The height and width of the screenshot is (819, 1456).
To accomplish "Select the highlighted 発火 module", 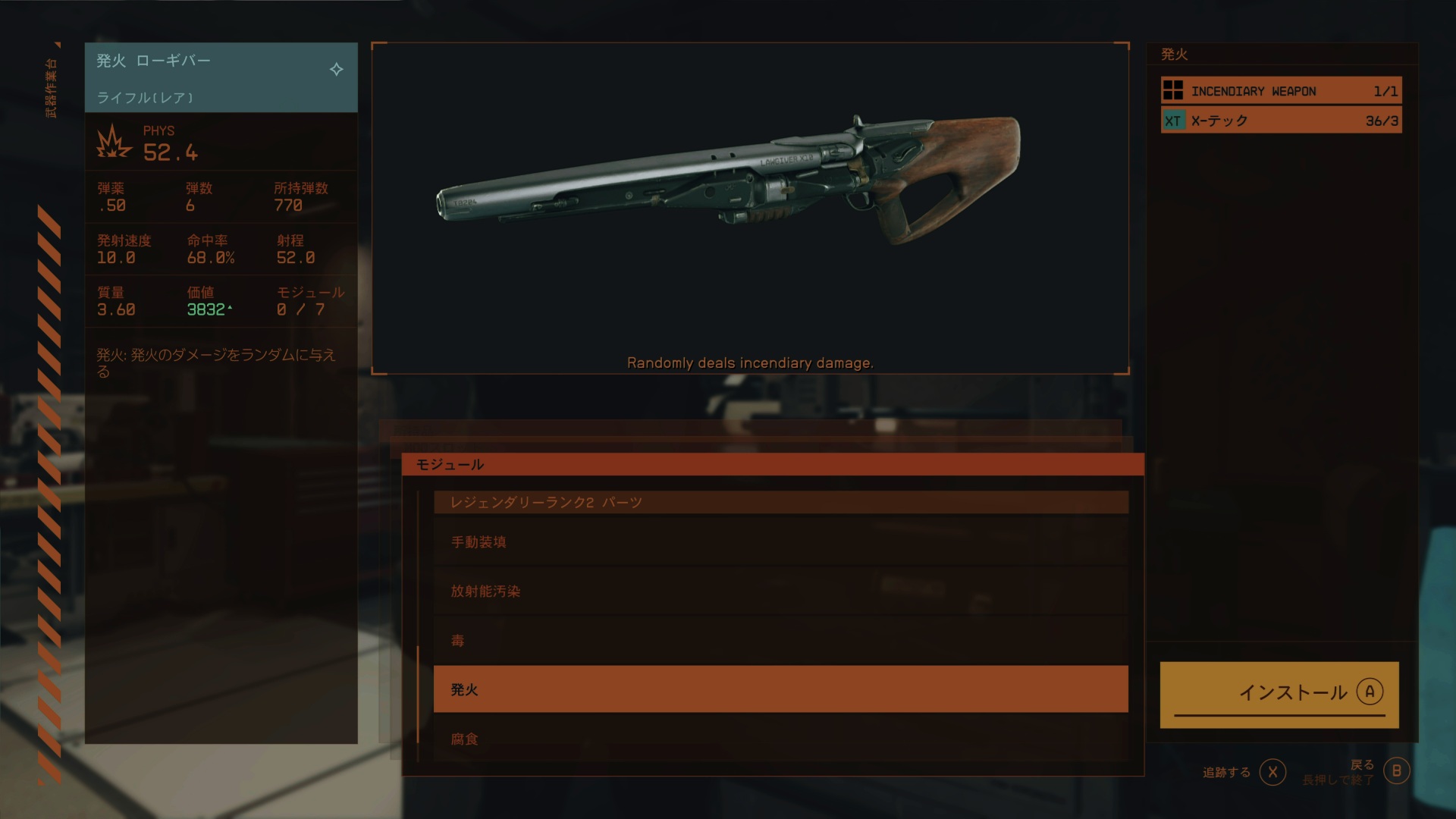I will click(x=780, y=689).
